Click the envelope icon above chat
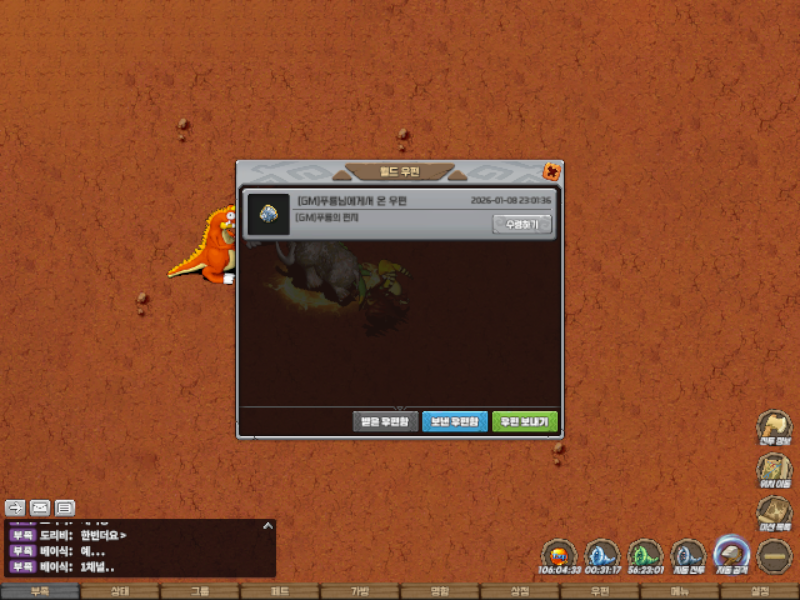The image size is (800, 600). (x=40, y=507)
